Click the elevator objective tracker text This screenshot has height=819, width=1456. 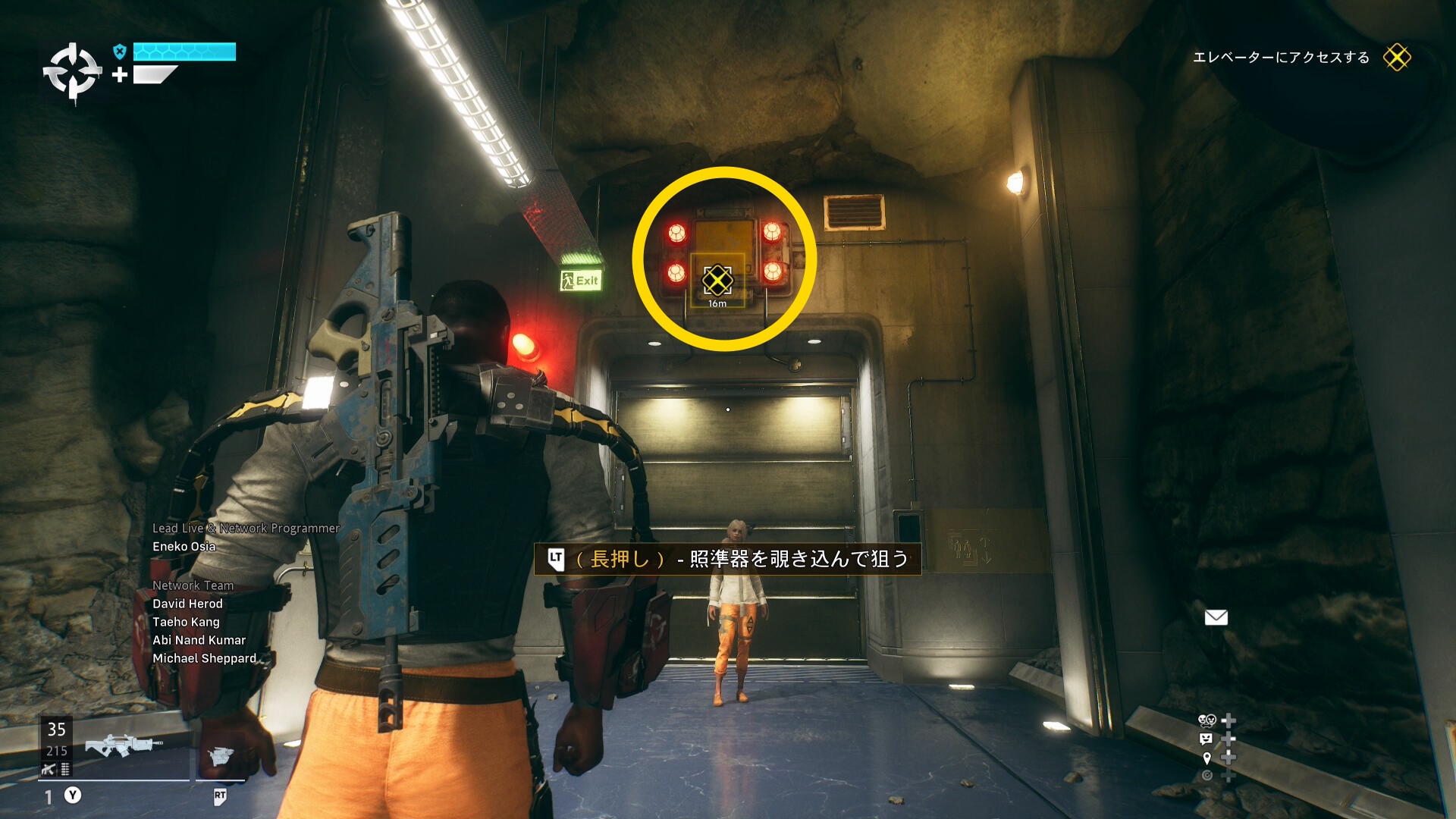click(x=1281, y=58)
